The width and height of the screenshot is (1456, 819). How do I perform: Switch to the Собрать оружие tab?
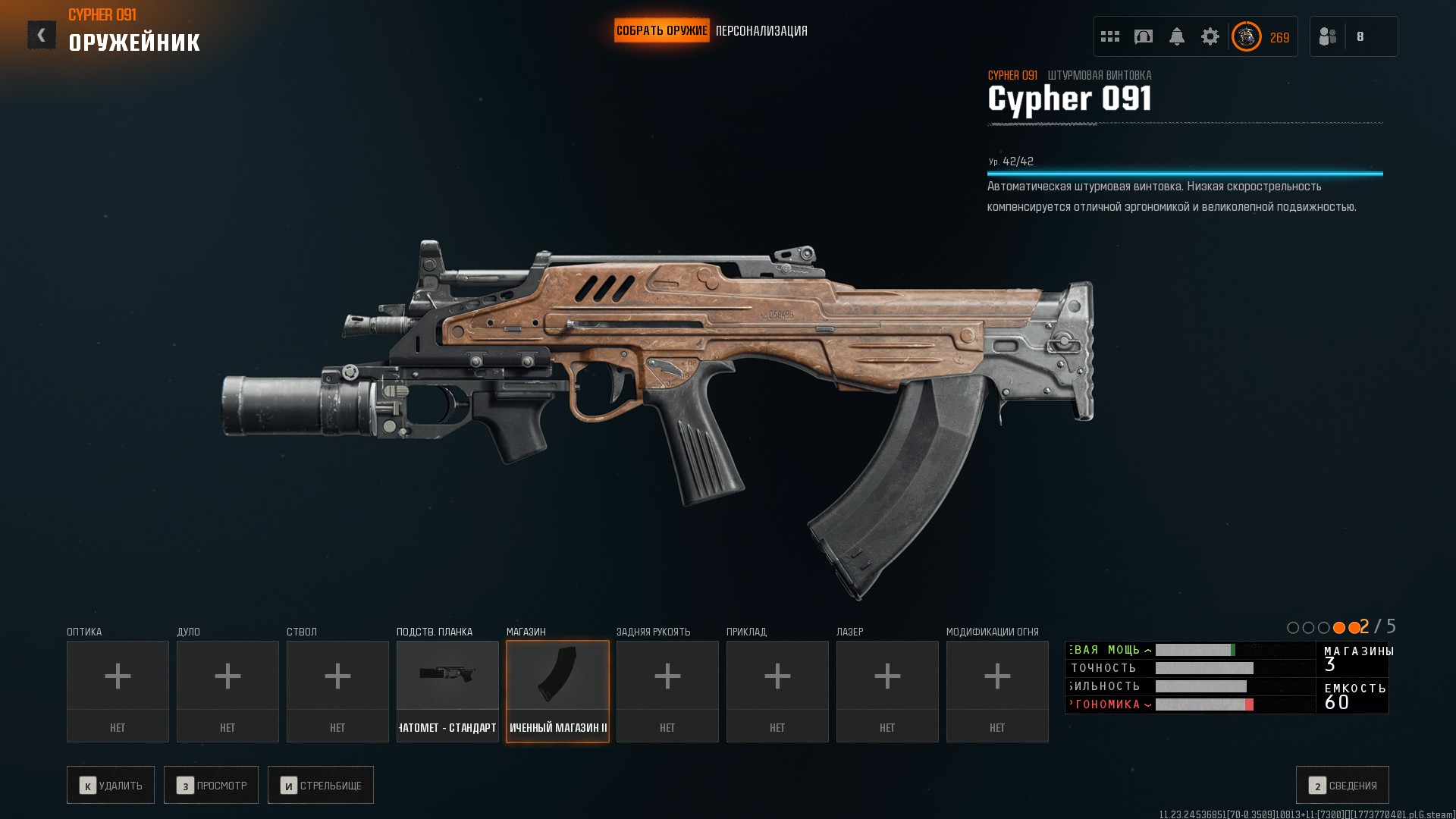tap(661, 31)
